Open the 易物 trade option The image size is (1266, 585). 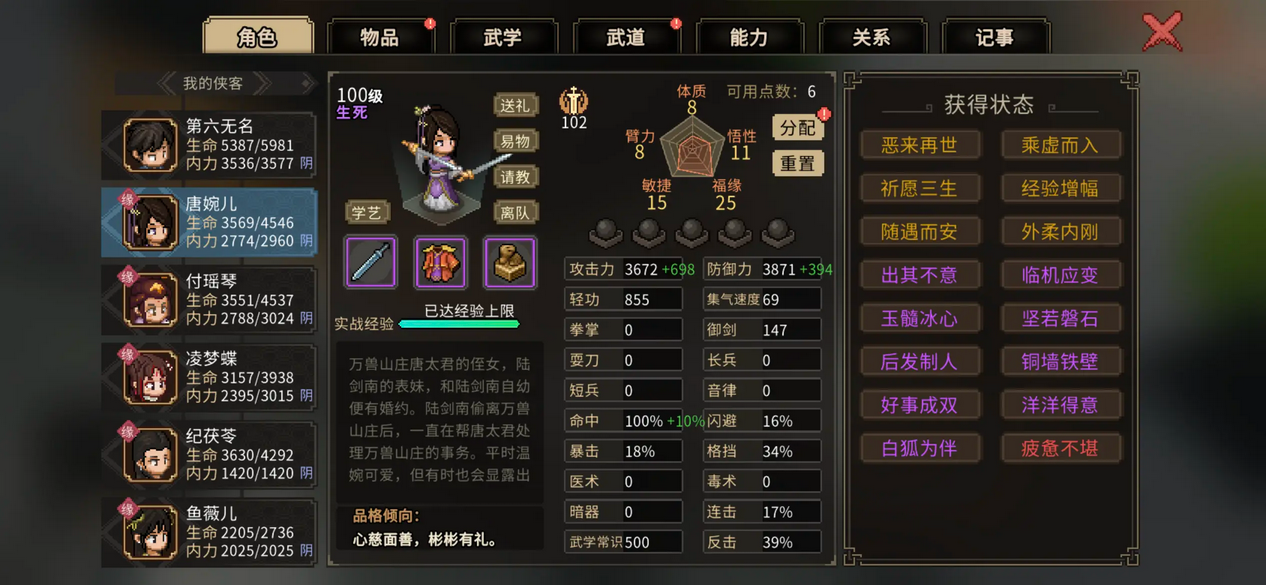(515, 141)
